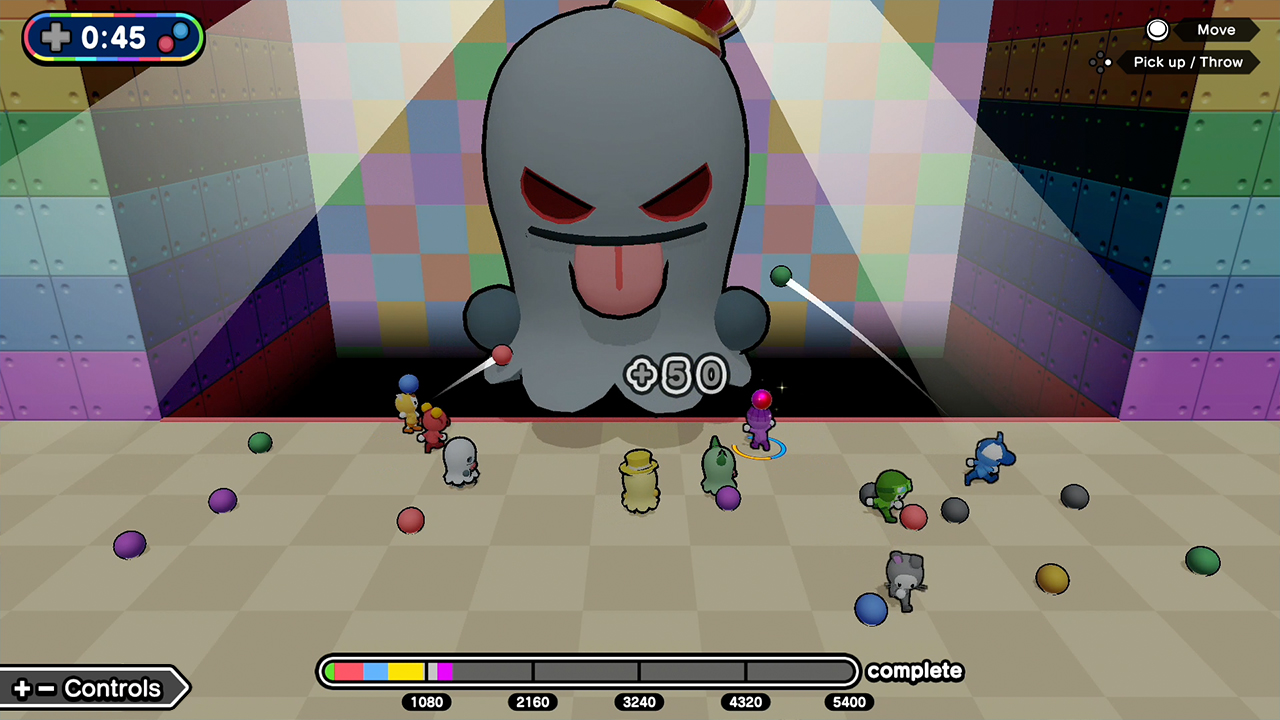Select the 2160 milestone label
This screenshot has width=1280, height=720.
[531, 703]
